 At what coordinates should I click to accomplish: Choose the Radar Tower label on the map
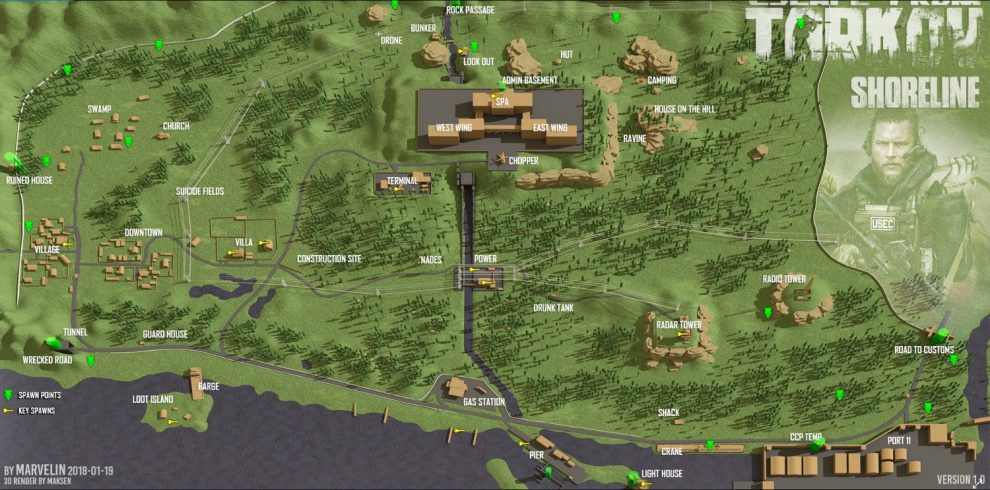(678, 325)
